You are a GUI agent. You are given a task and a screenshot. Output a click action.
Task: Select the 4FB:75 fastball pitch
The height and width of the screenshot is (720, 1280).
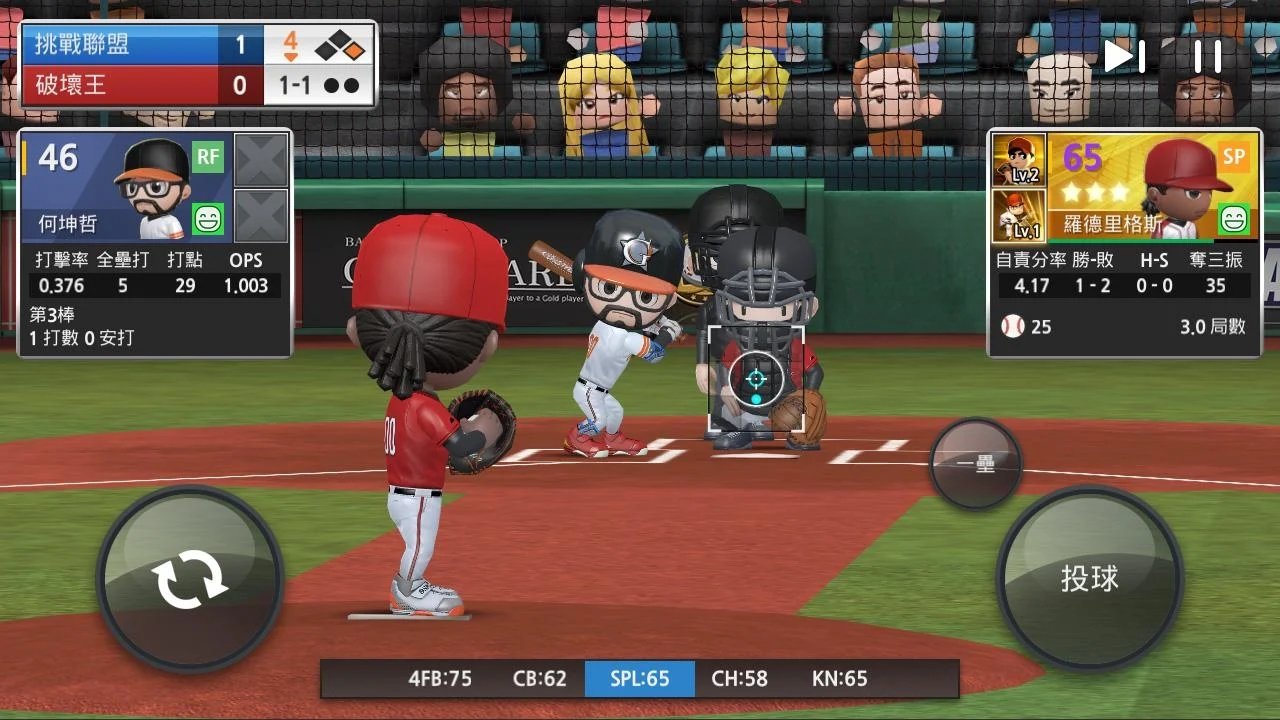click(x=440, y=678)
